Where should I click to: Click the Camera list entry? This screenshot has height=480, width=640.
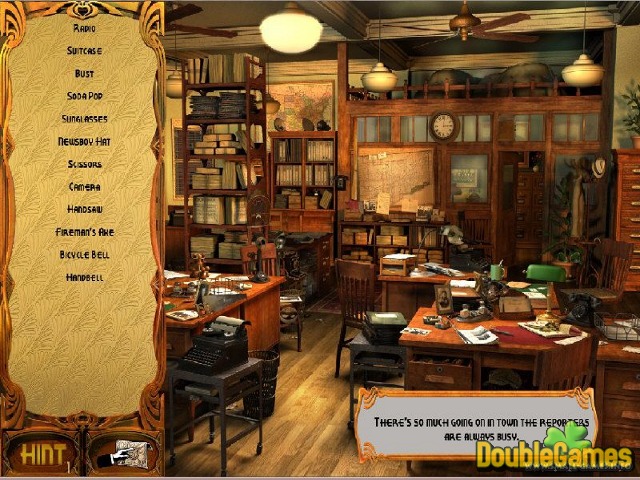pyautogui.click(x=84, y=187)
